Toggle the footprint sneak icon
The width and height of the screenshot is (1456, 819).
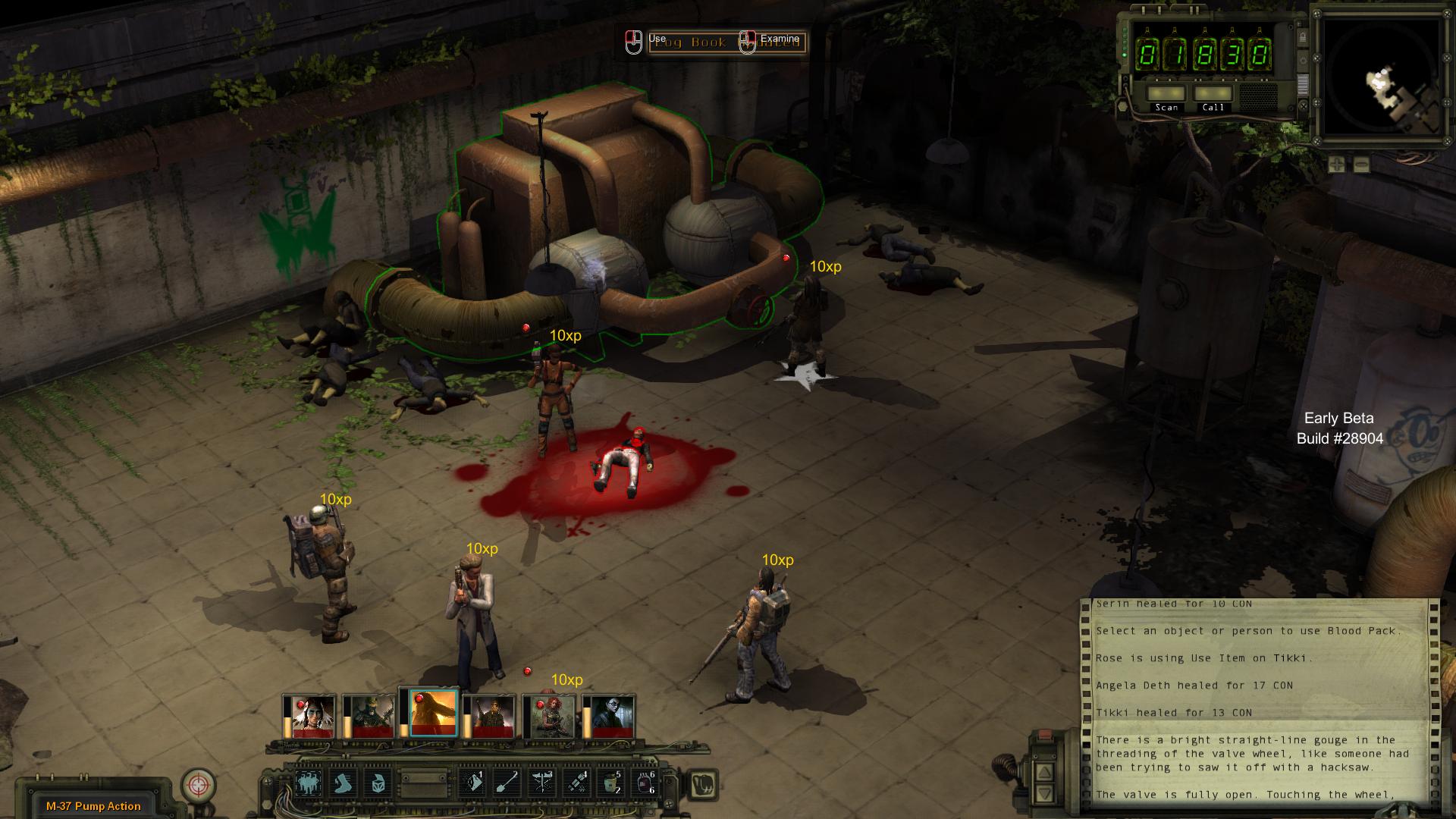point(344,783)
